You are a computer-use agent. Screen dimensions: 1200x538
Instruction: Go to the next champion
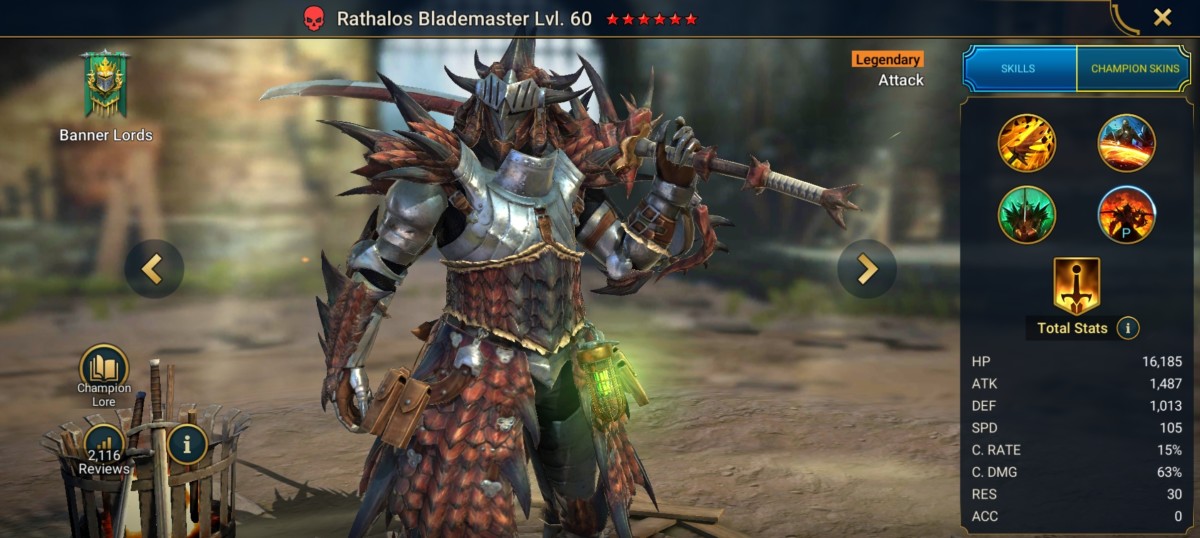(x=866, y=269)
